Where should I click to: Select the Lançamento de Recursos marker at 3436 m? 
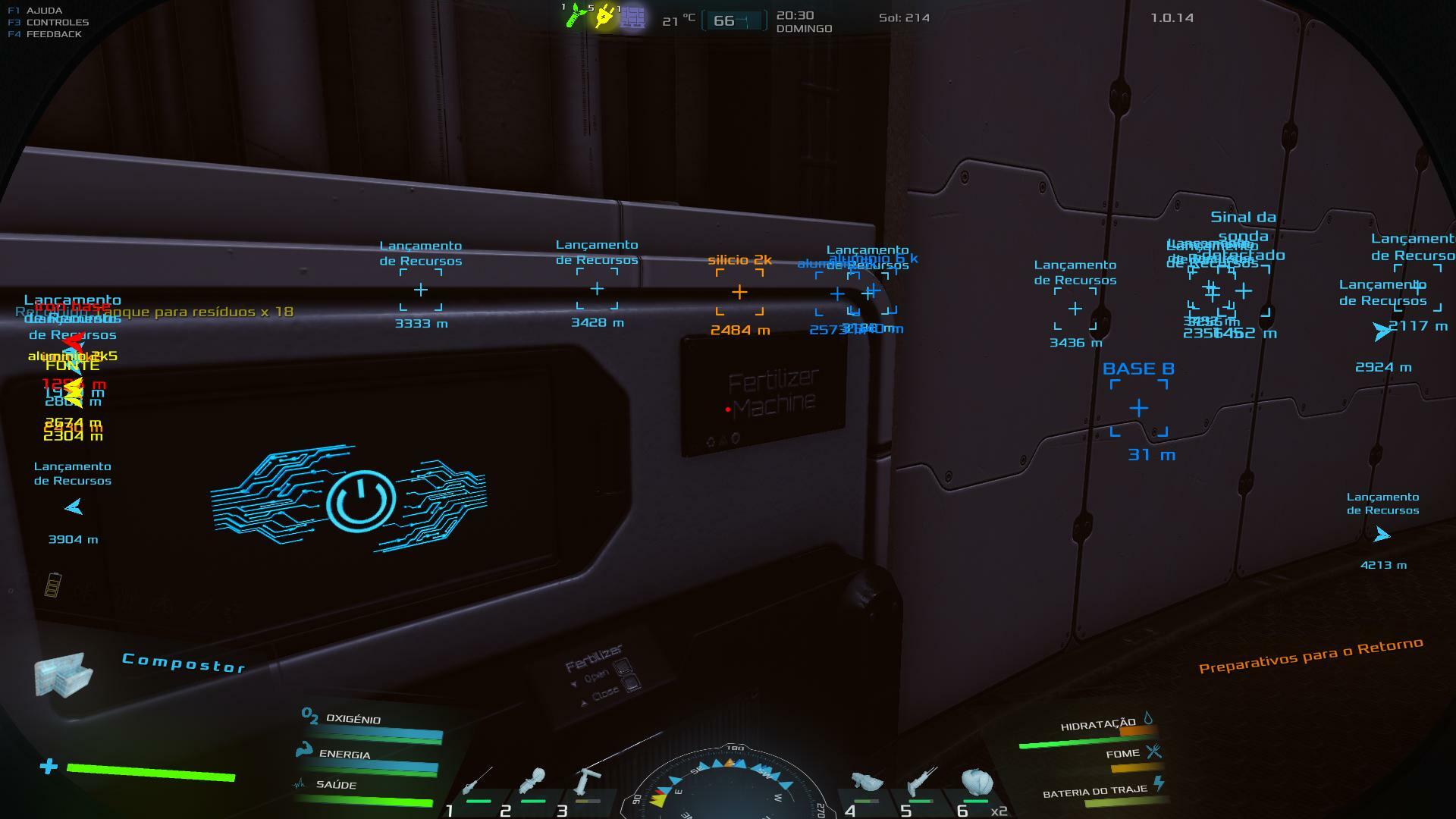coord(1075,309)
